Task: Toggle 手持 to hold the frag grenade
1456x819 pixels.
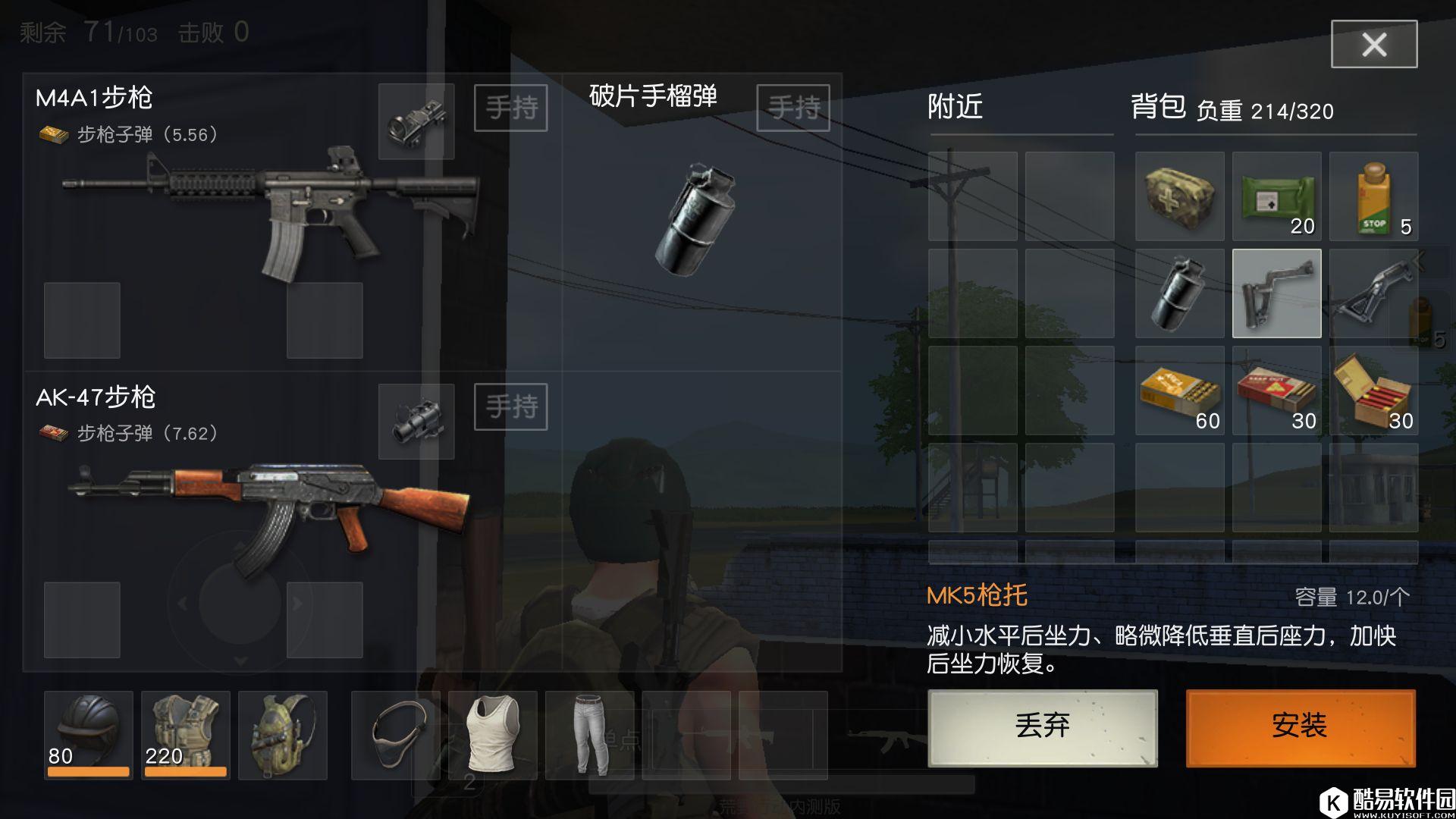Action: 792,108
